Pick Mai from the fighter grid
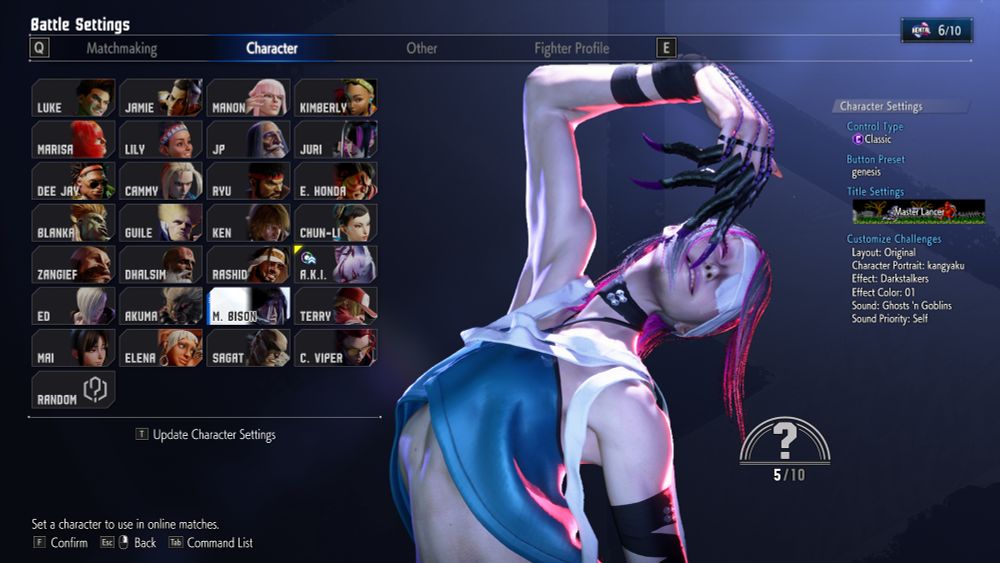This screenshot has width=1000, height=563. (x=73, y=347)
